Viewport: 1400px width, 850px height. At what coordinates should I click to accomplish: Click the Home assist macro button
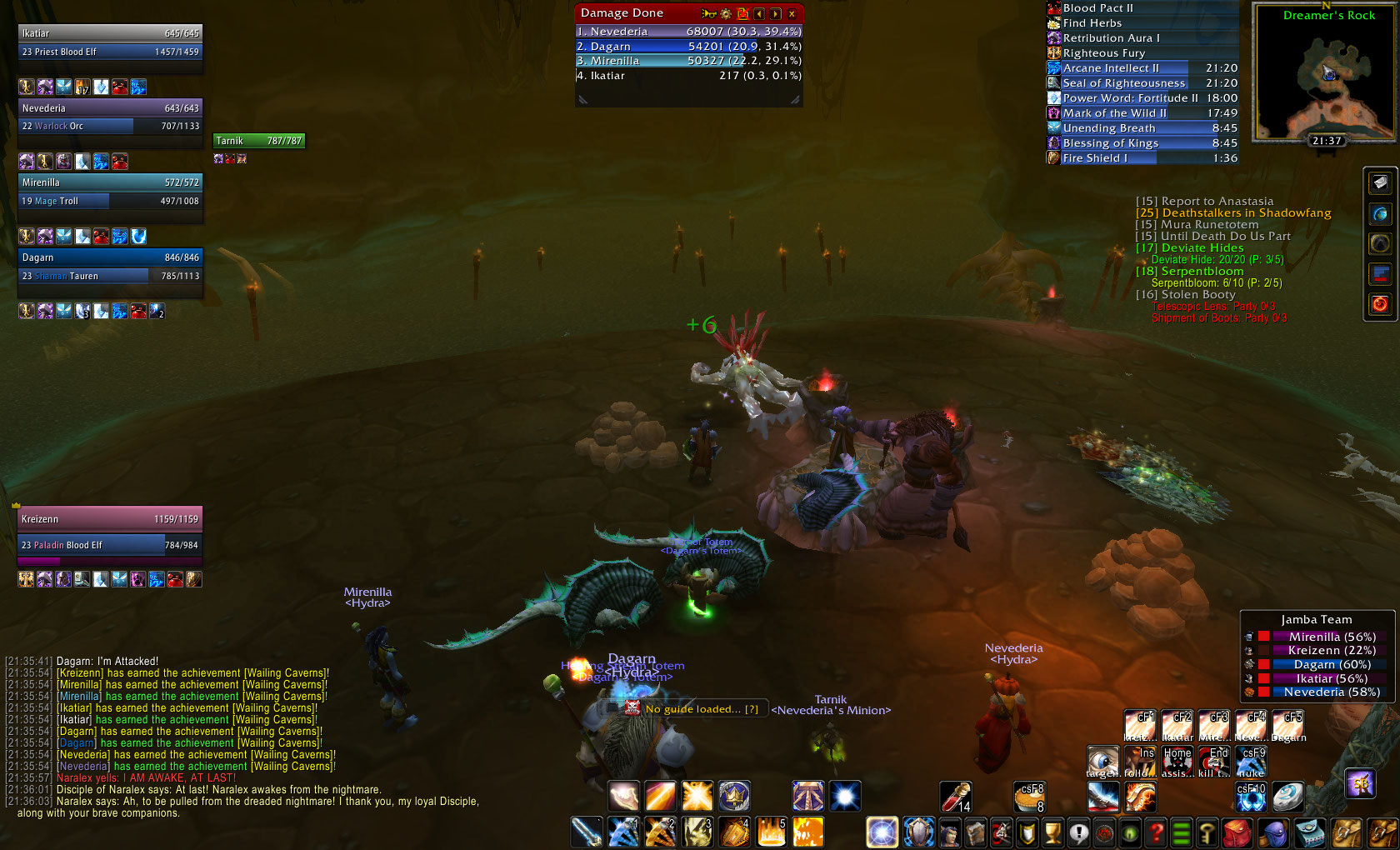[1176, 762]
